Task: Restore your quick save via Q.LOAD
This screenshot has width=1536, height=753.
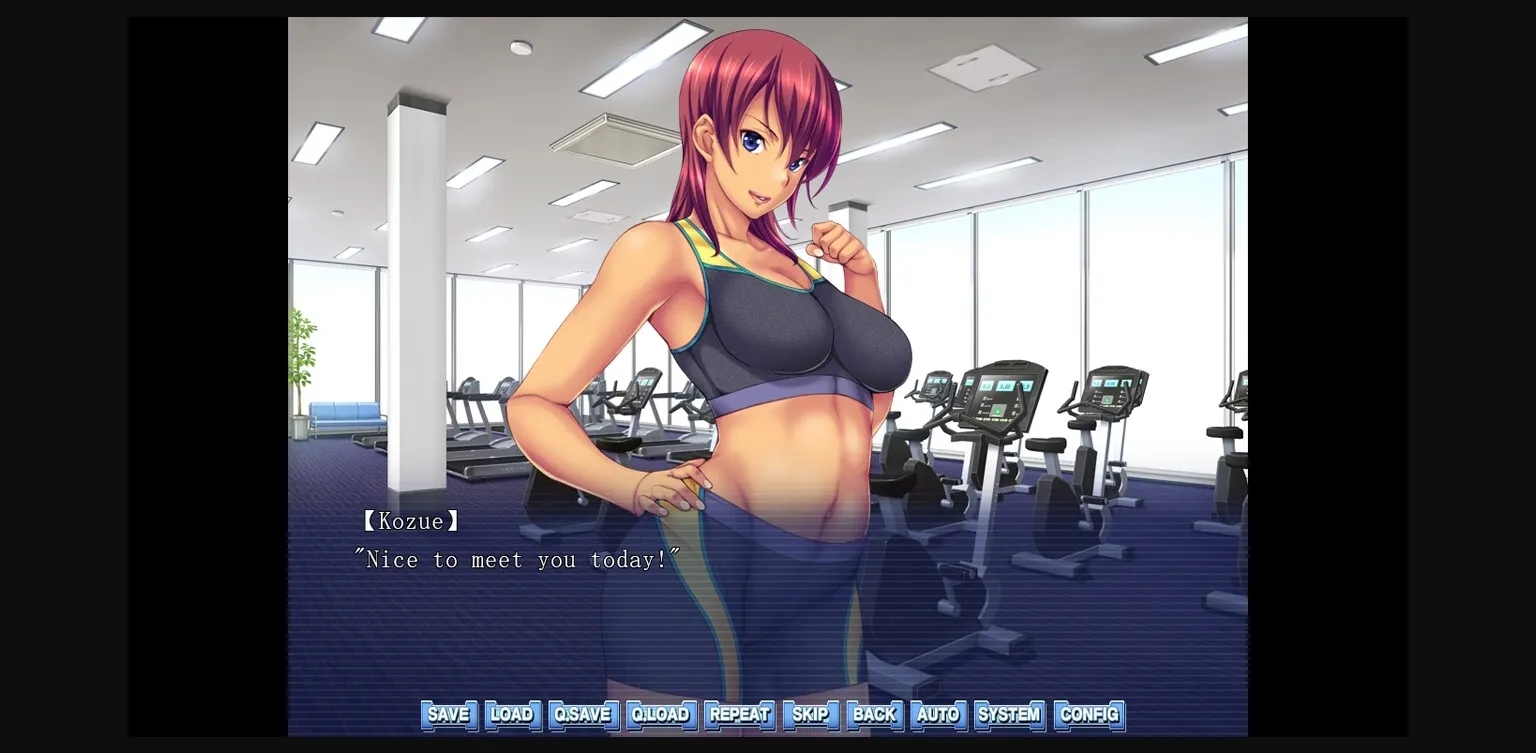Action: [661, 715]
